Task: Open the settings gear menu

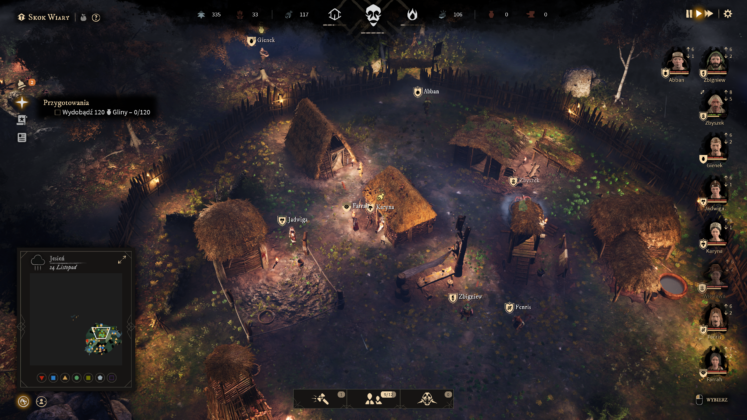Action: click(x=727, y=14)
